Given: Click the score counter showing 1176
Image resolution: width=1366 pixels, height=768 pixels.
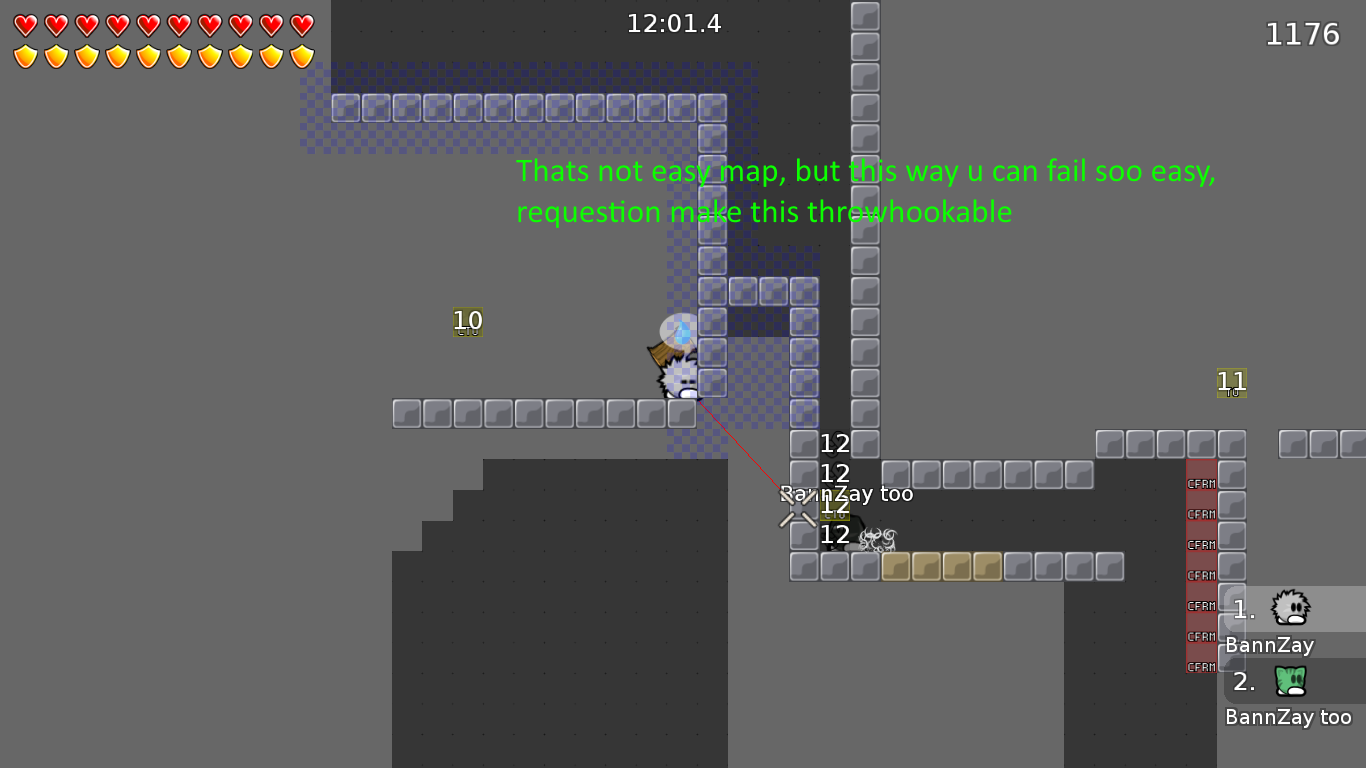Looking at the screenshot, I should (x=1304, y=33).
